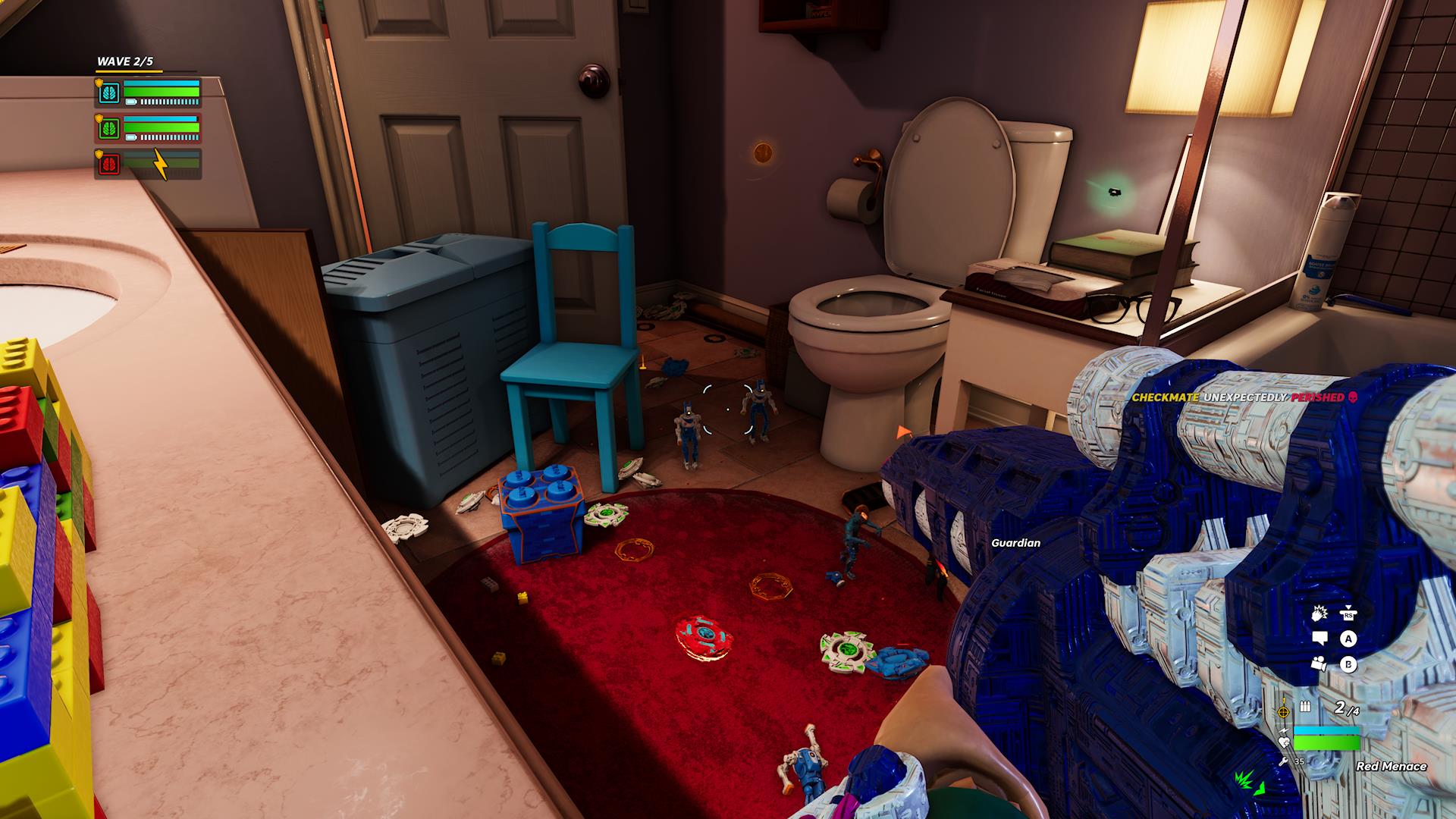
Task: Select the green brain teammate icon
Action: coord(109,128)
